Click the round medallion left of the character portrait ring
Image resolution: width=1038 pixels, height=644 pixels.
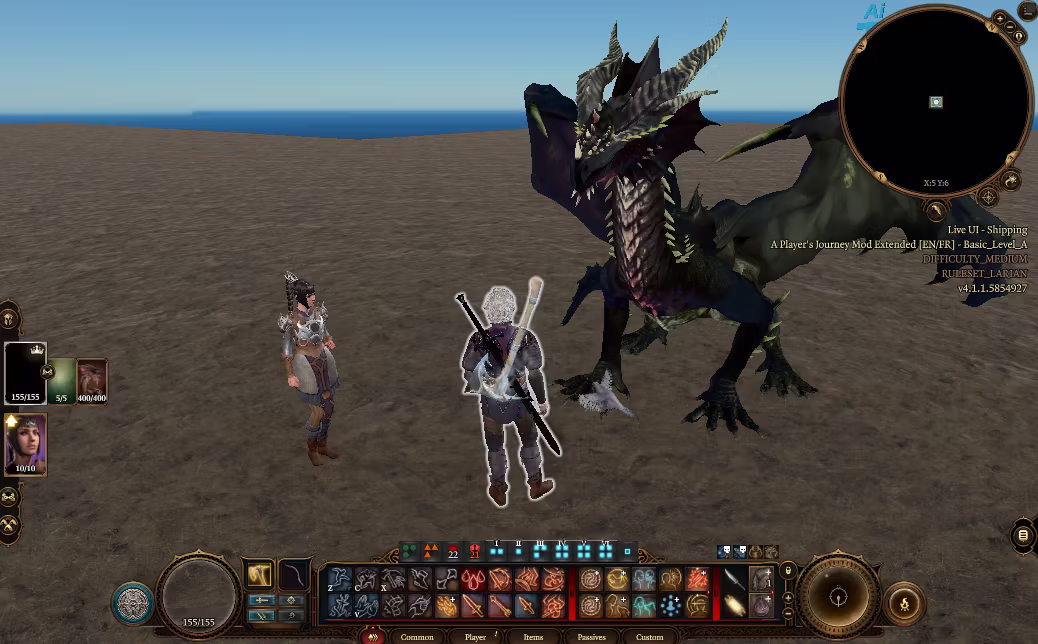[132, 603]
